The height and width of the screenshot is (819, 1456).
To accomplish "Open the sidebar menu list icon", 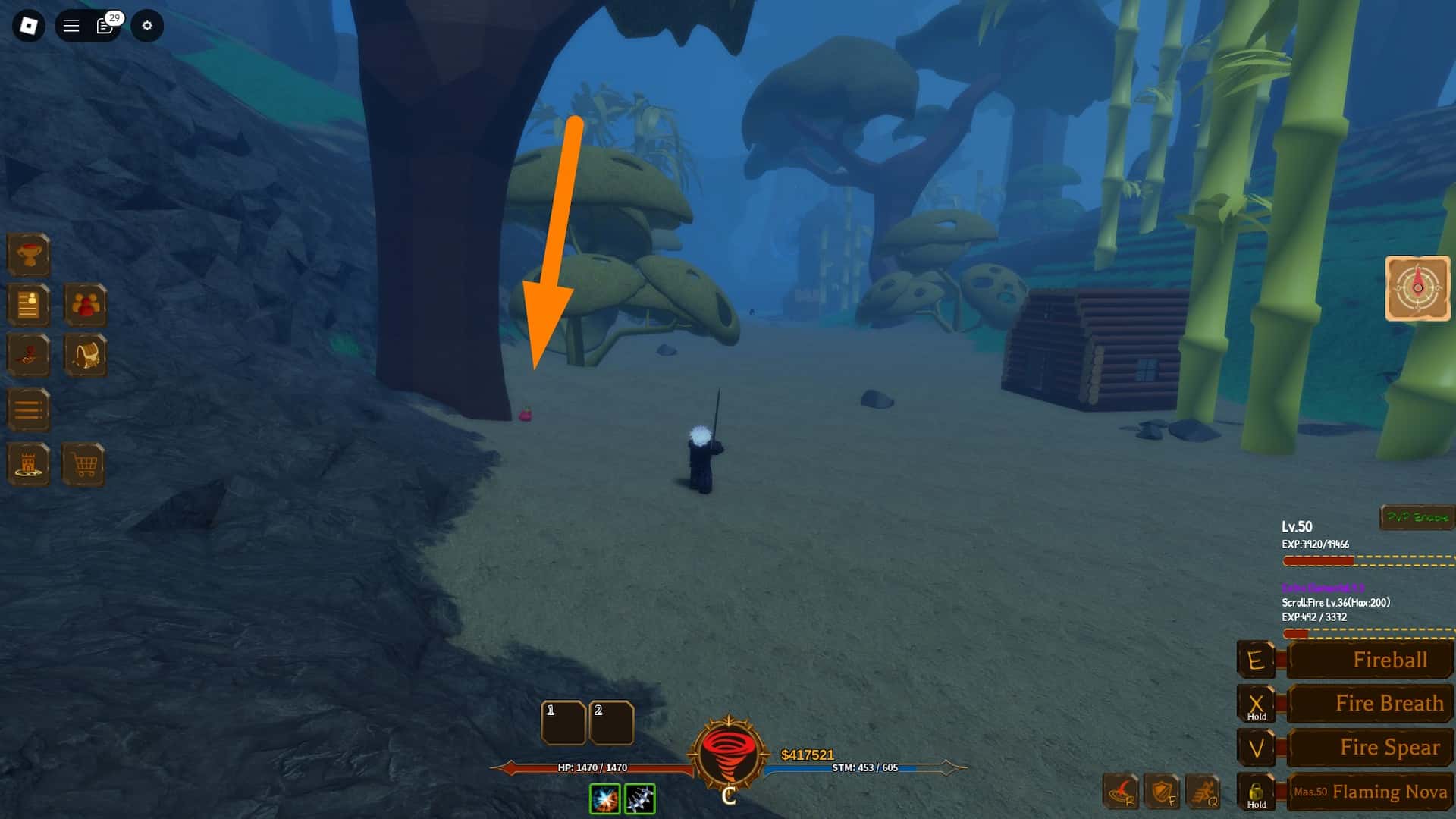I will pos(28,409).
